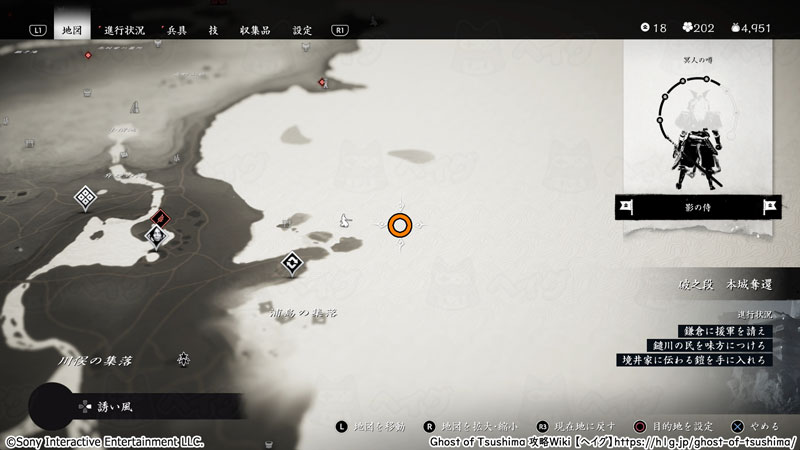Screen dimensions: 800x450
Task: Go to the 設定 settings tab
Action: (x=302, y=30)
